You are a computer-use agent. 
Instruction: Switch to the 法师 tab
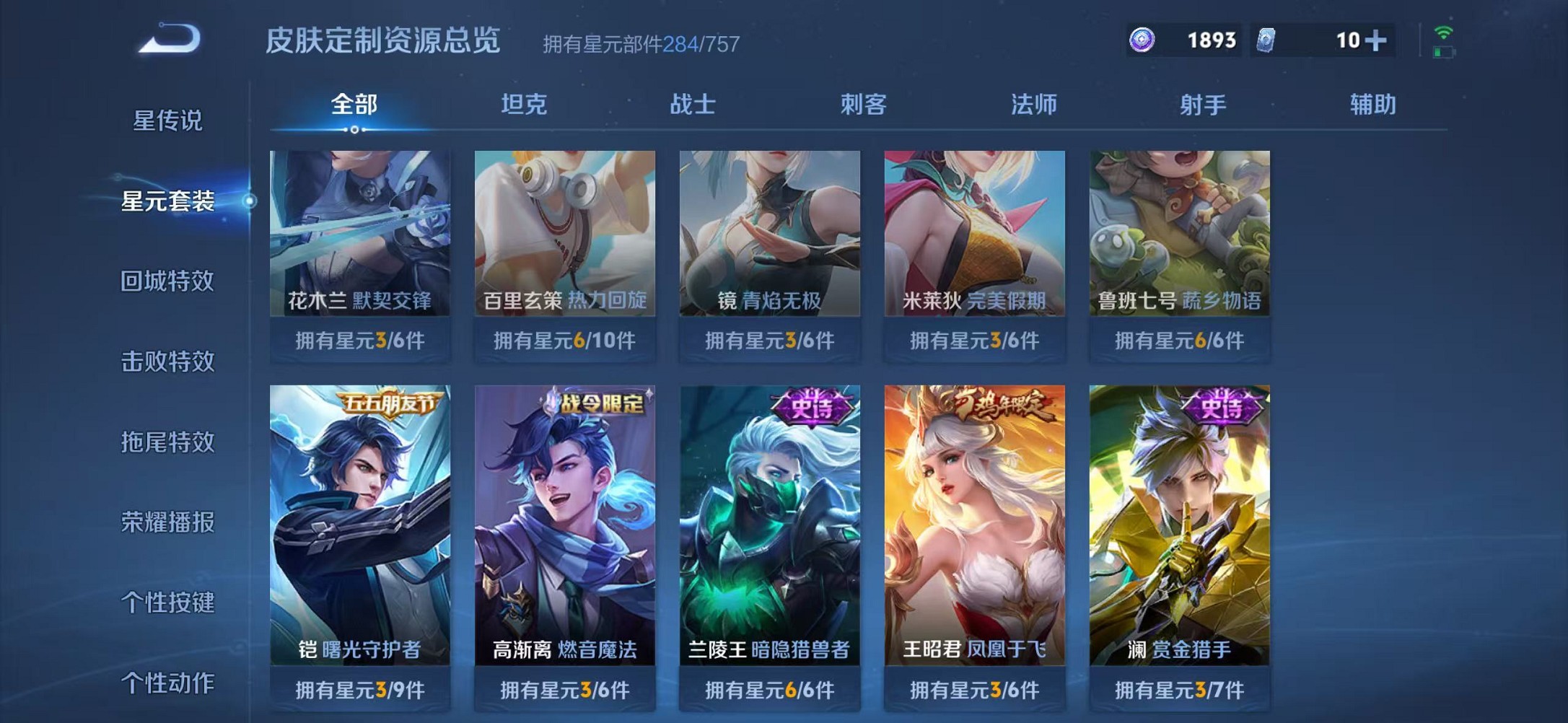pos(1035,105)
